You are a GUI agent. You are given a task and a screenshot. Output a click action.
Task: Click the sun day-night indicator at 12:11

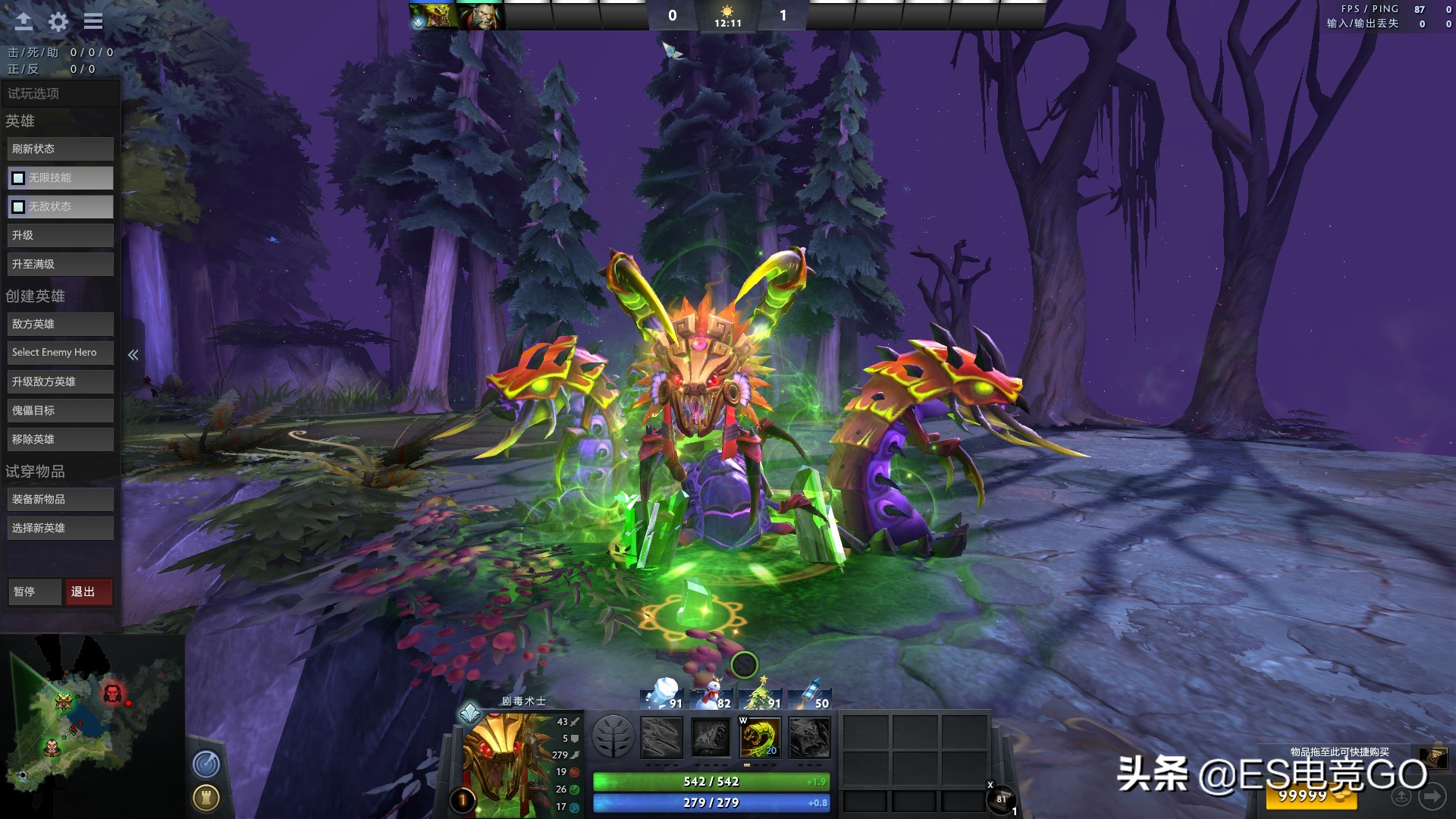coord(728,13)
